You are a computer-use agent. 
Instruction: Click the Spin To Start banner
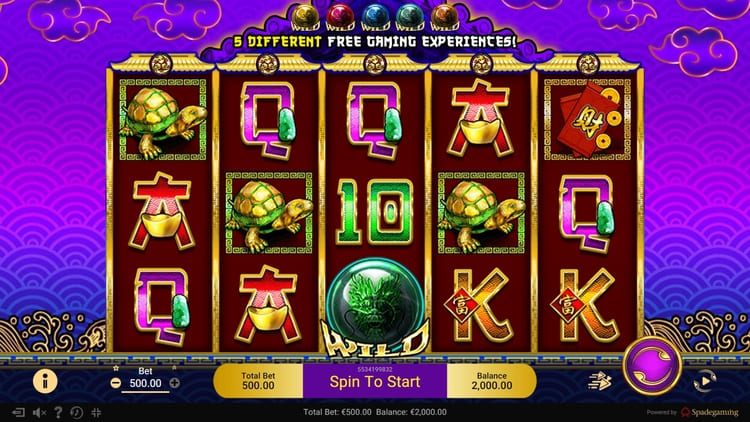pos(374,381)
